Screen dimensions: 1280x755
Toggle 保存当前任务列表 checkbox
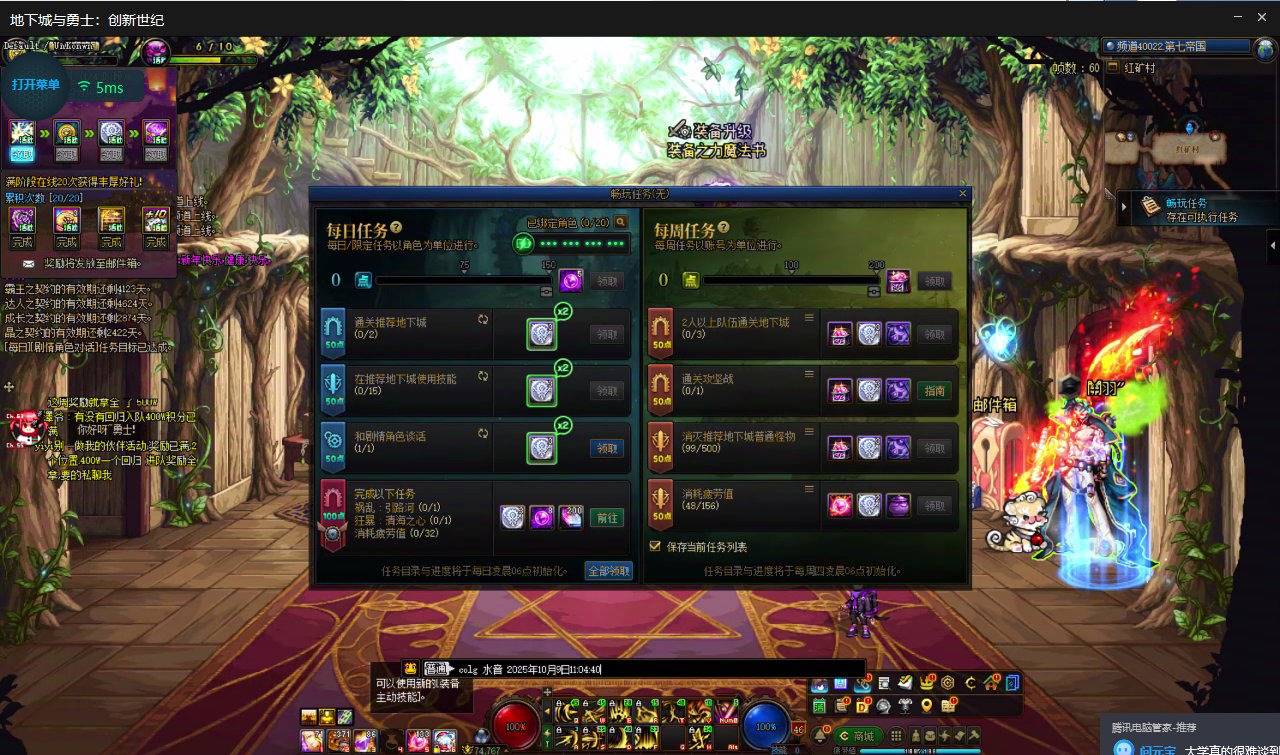tap(656, 546)
